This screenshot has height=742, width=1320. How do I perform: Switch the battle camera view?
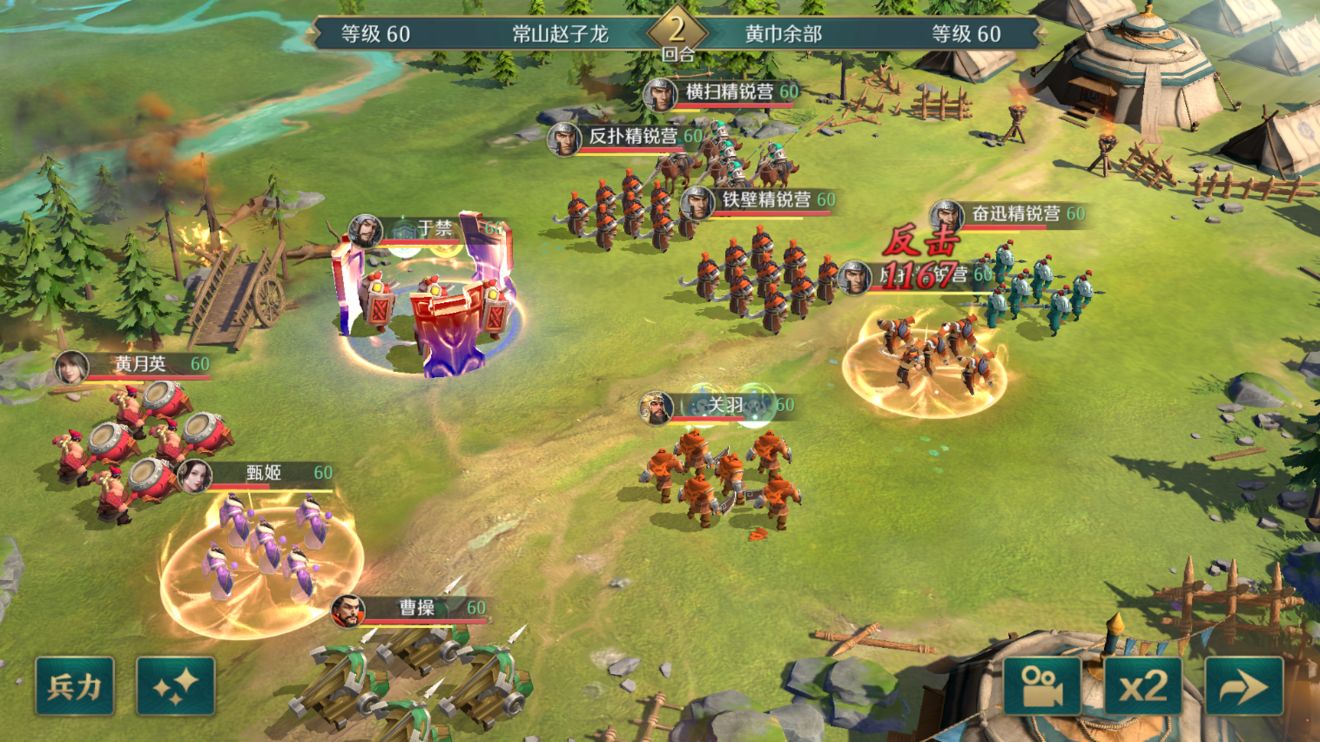(x=1042, y=686)
